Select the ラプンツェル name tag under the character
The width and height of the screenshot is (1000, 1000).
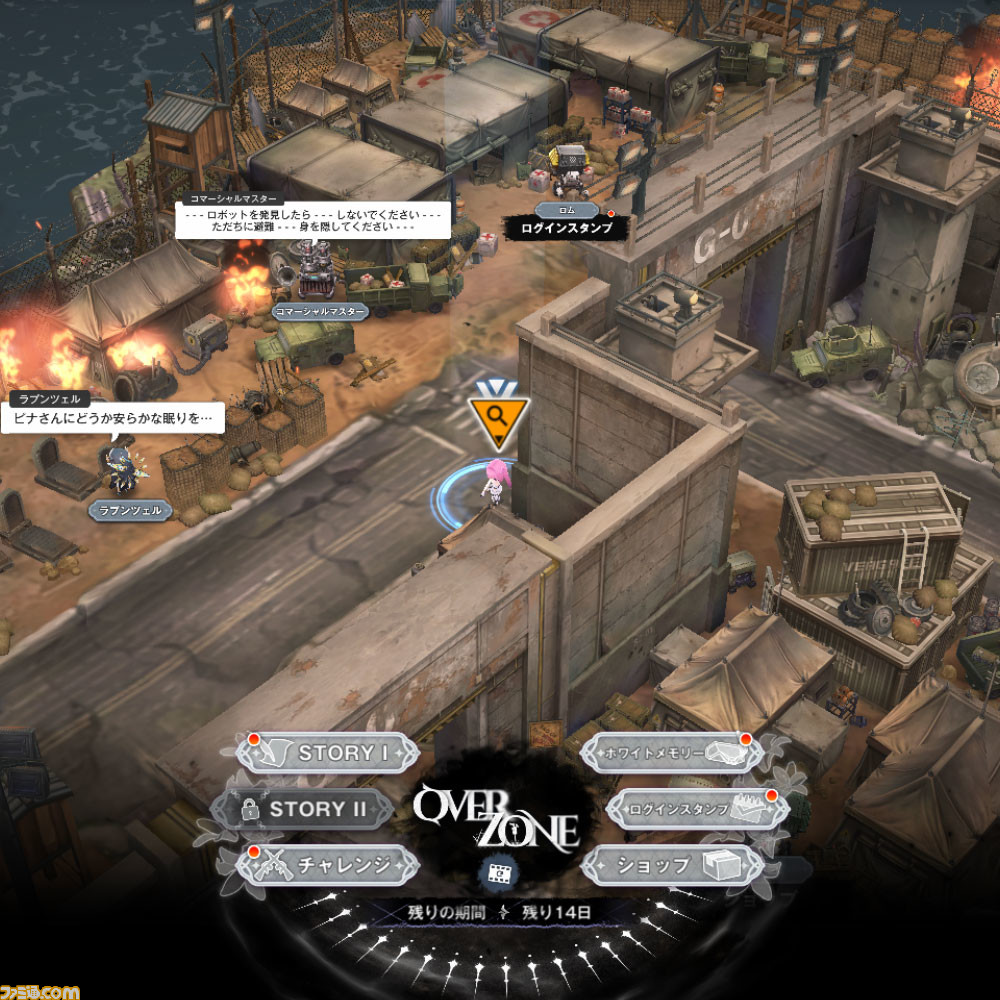coord(130,511)
